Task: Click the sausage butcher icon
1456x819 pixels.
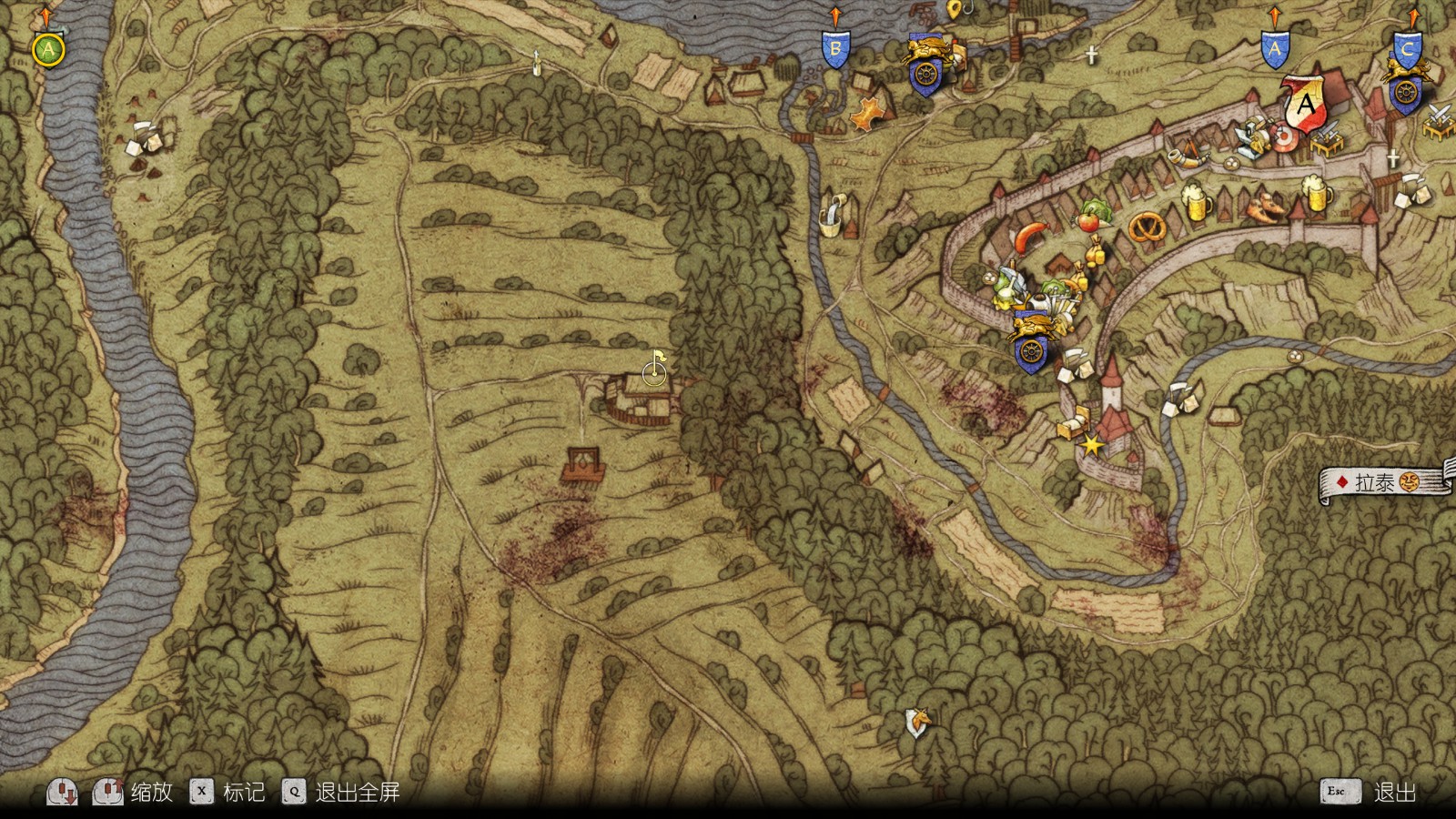Action: click(x=1033, y=236)
